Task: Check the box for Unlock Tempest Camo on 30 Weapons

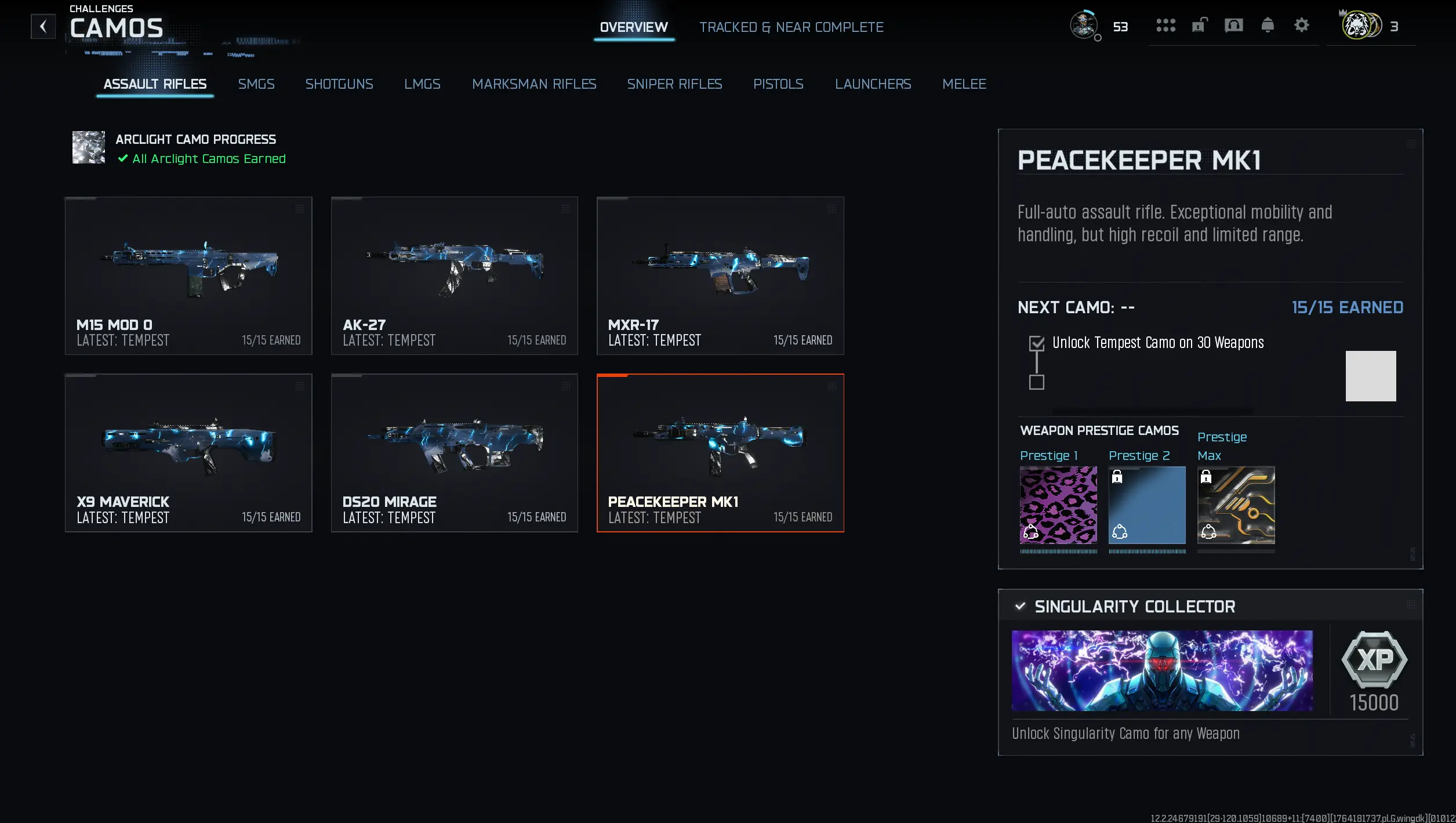Action: coord(1037,343)
